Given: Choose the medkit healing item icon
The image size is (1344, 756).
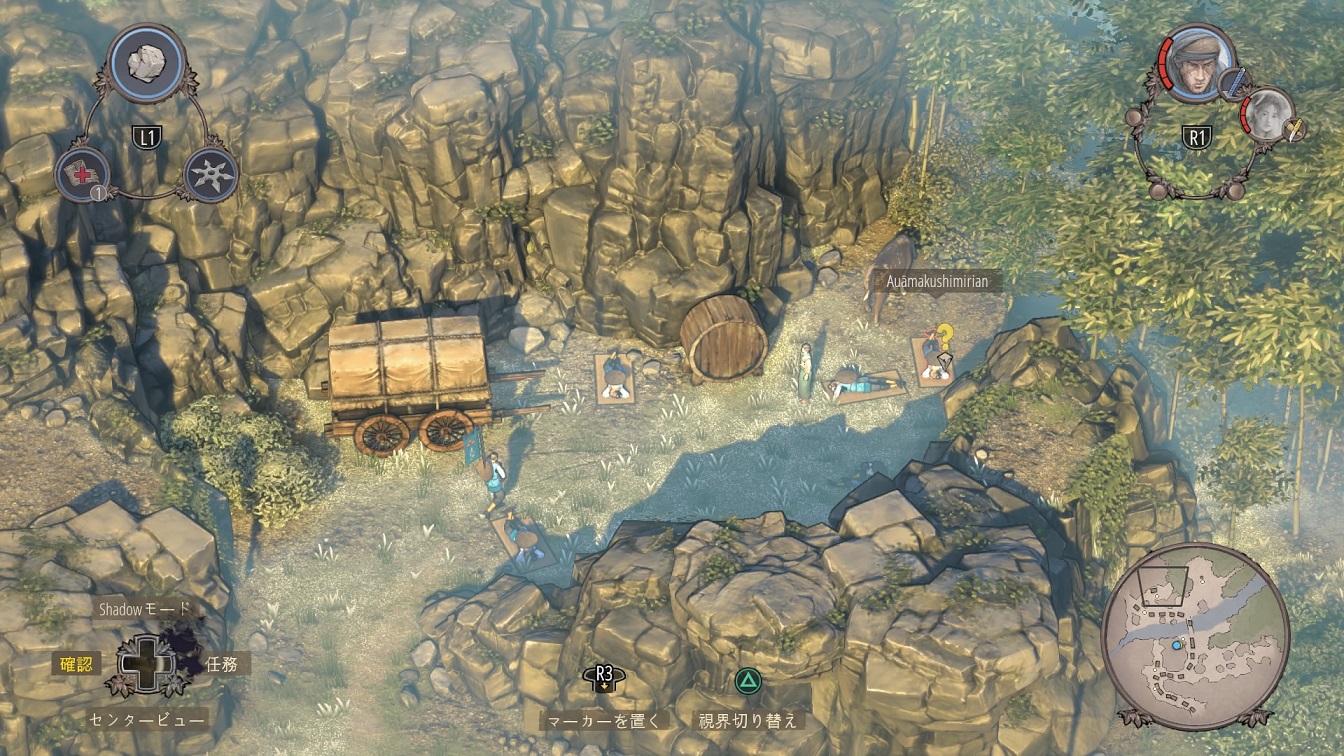Looking at the screenshot, I should tap(82, 174).
